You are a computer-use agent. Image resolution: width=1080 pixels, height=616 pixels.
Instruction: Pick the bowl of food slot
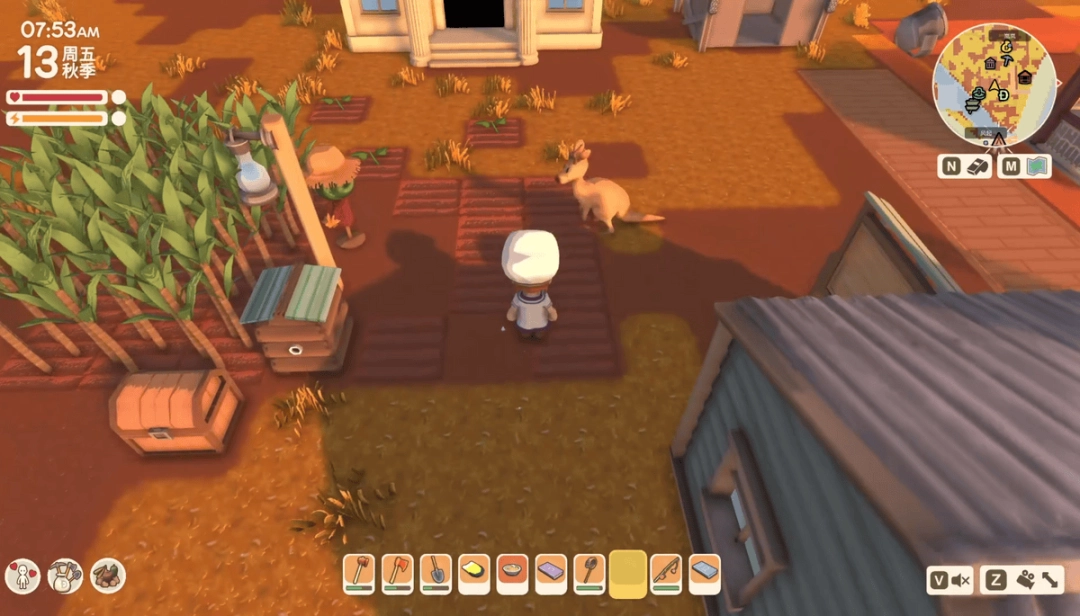coord(513,574)
